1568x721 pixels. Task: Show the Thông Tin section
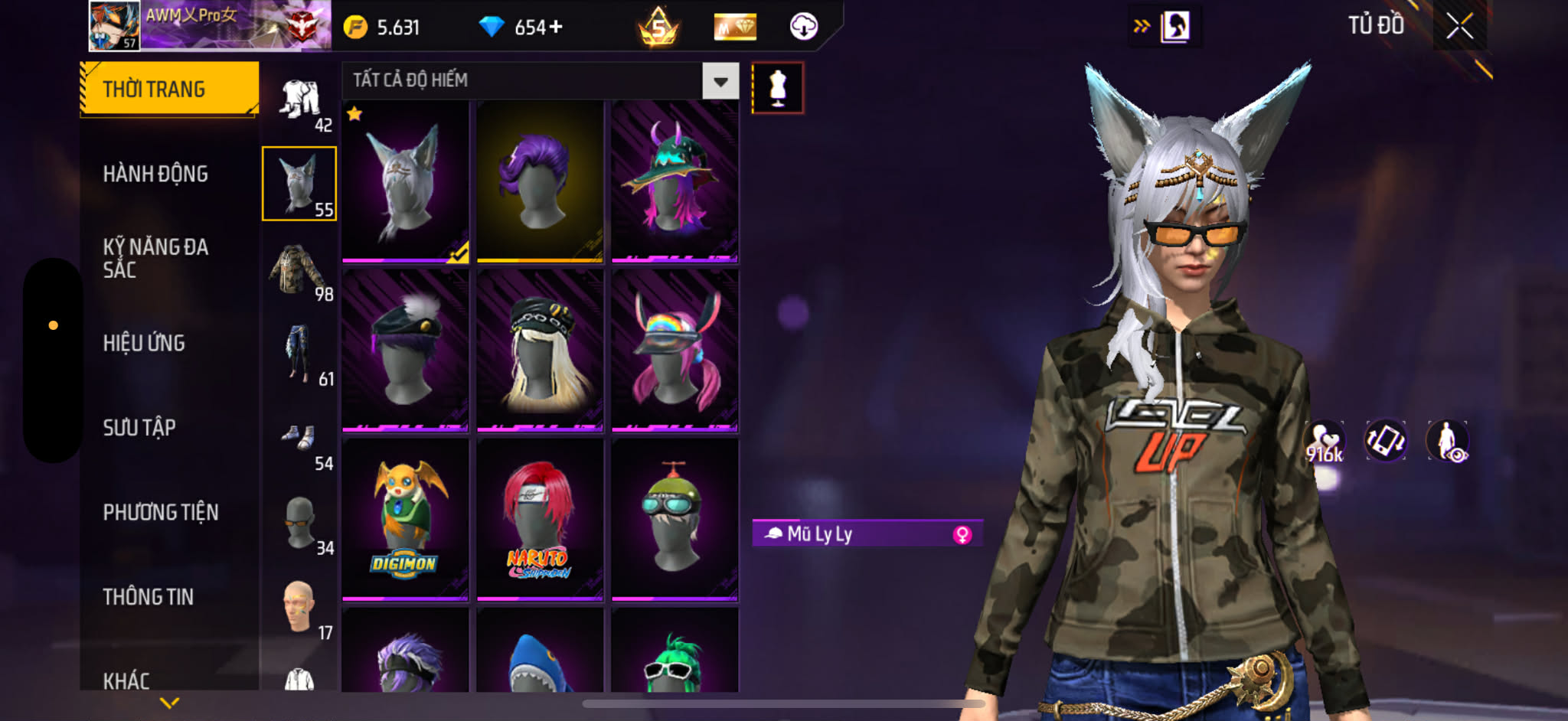pos(149,597)
